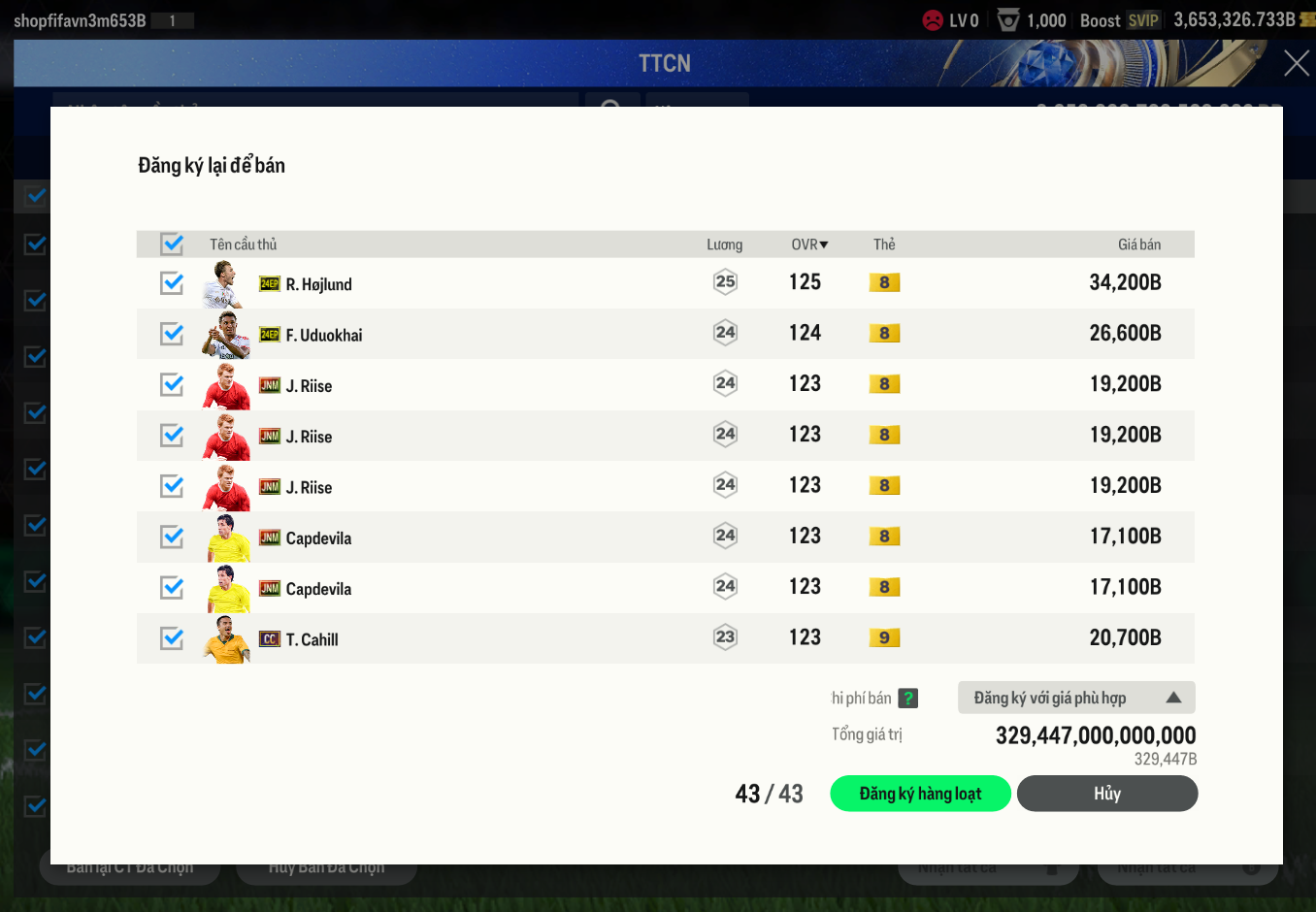Image resolution: width=1316 pixels, height=912 pixels.
Task: Close the TTCN window with the X
Action: pyautogui.click(x=1296, y=64)
